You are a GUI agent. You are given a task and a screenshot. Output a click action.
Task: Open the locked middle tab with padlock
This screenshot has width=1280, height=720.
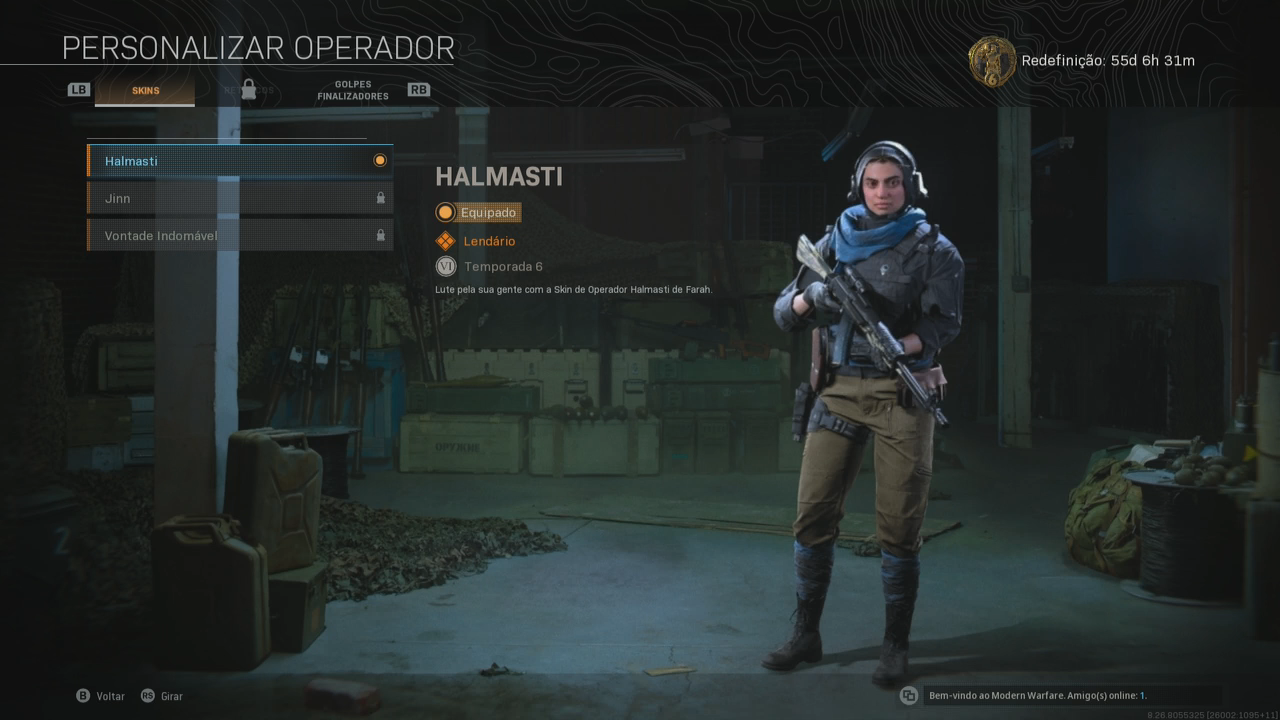pyautogui.click(x=248, y=90)
